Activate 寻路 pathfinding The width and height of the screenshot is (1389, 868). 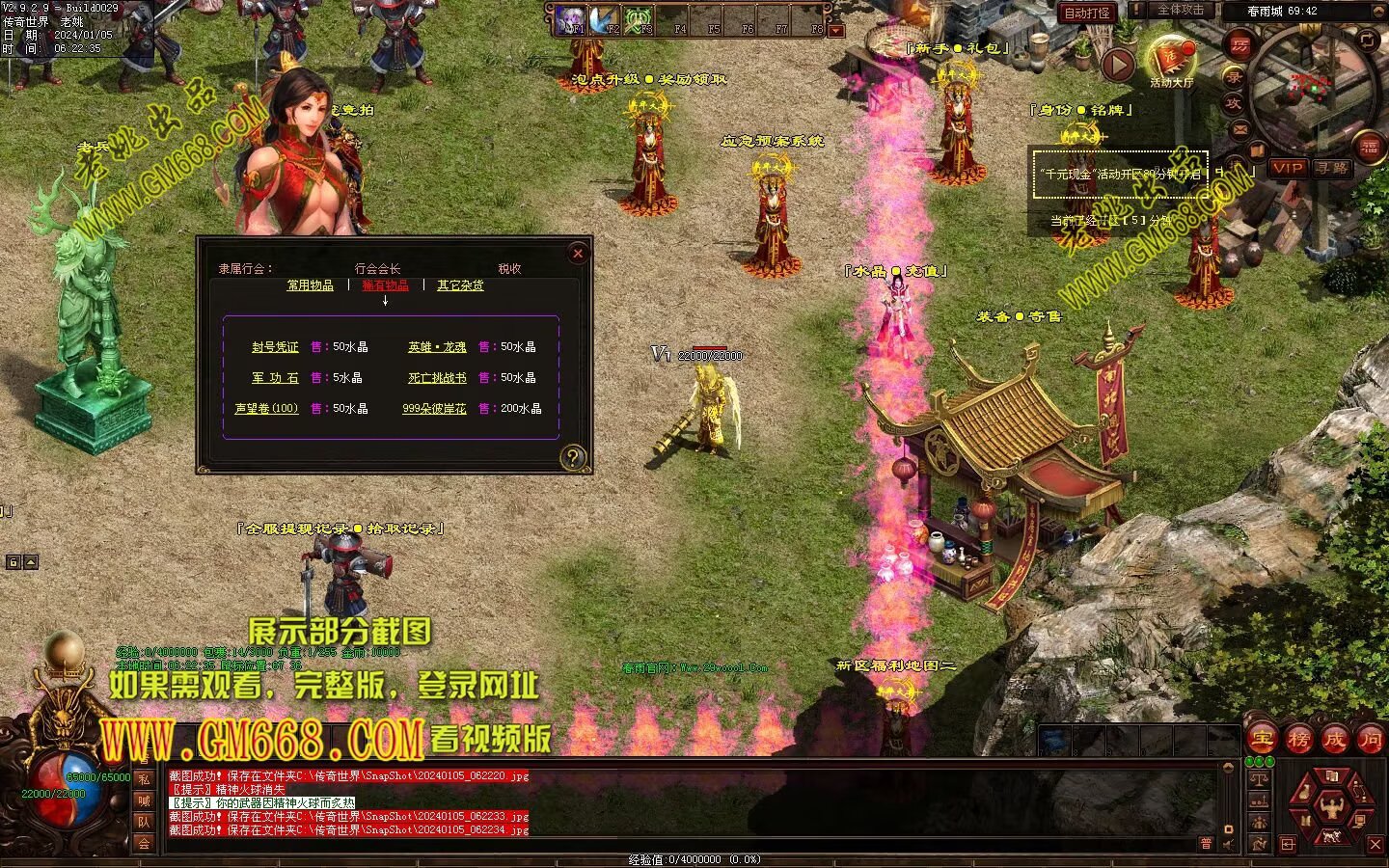(1332, 168)
